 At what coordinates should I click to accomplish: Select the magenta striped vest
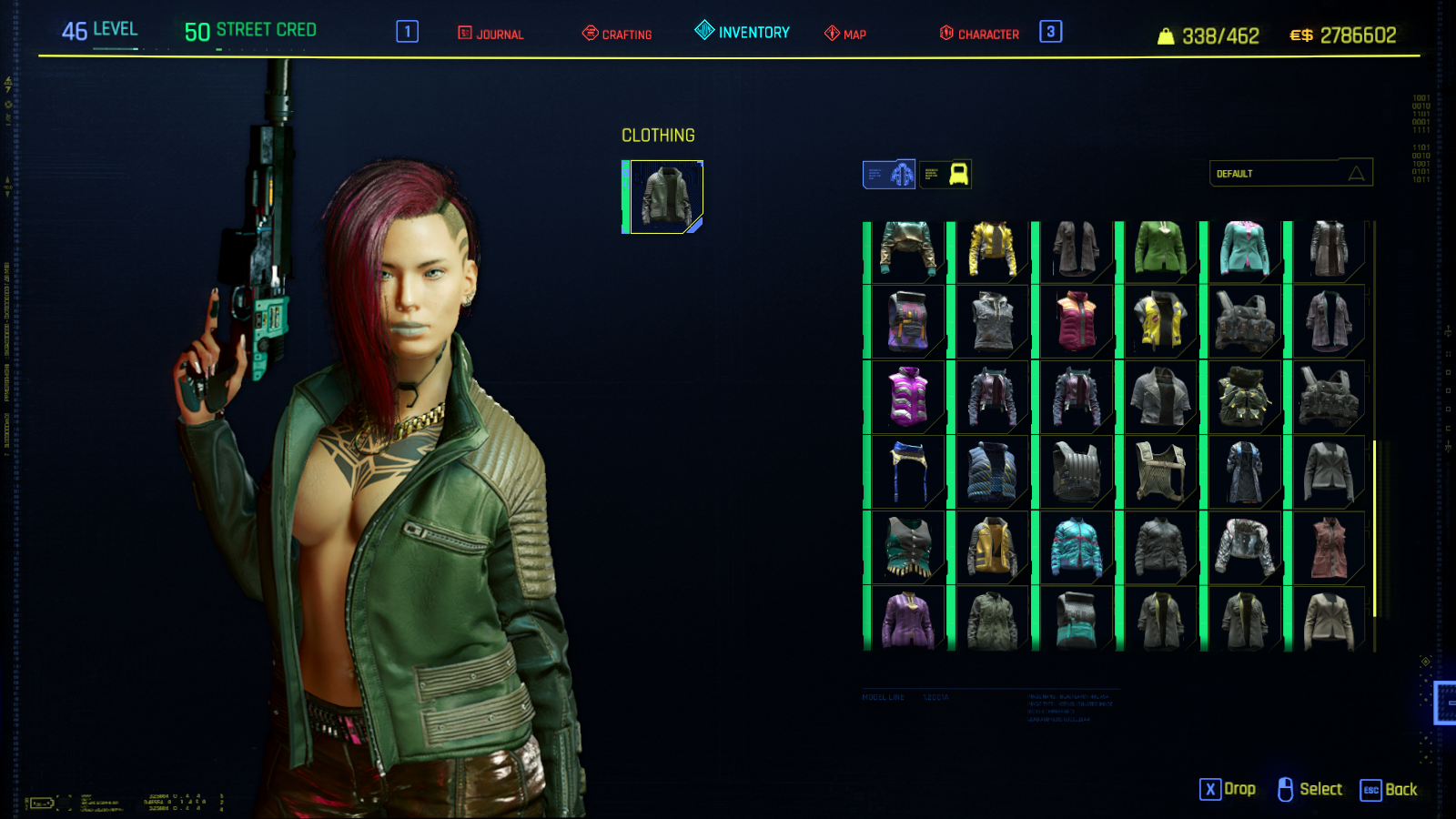907,397
